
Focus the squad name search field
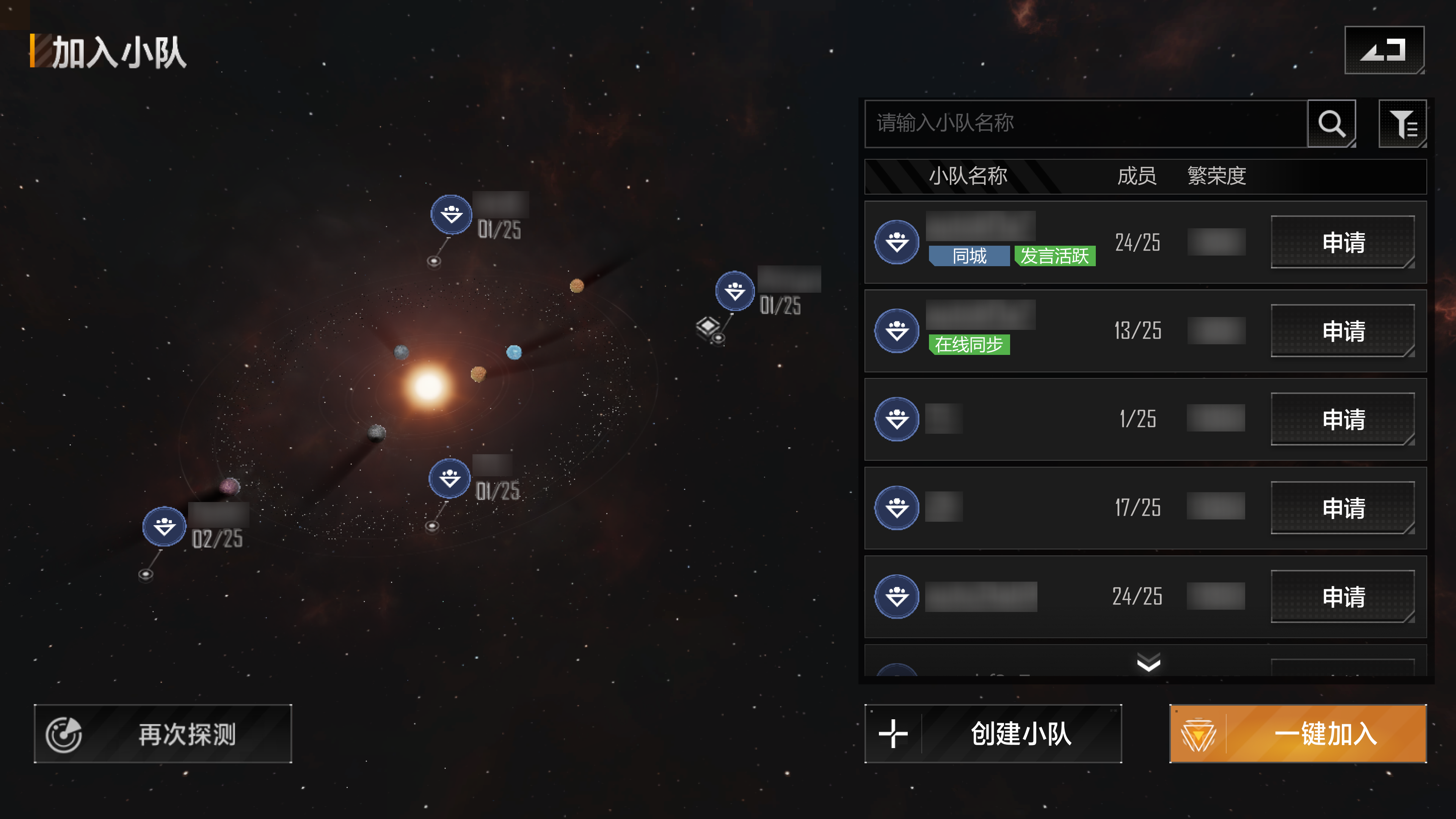tap(1085, 123)
